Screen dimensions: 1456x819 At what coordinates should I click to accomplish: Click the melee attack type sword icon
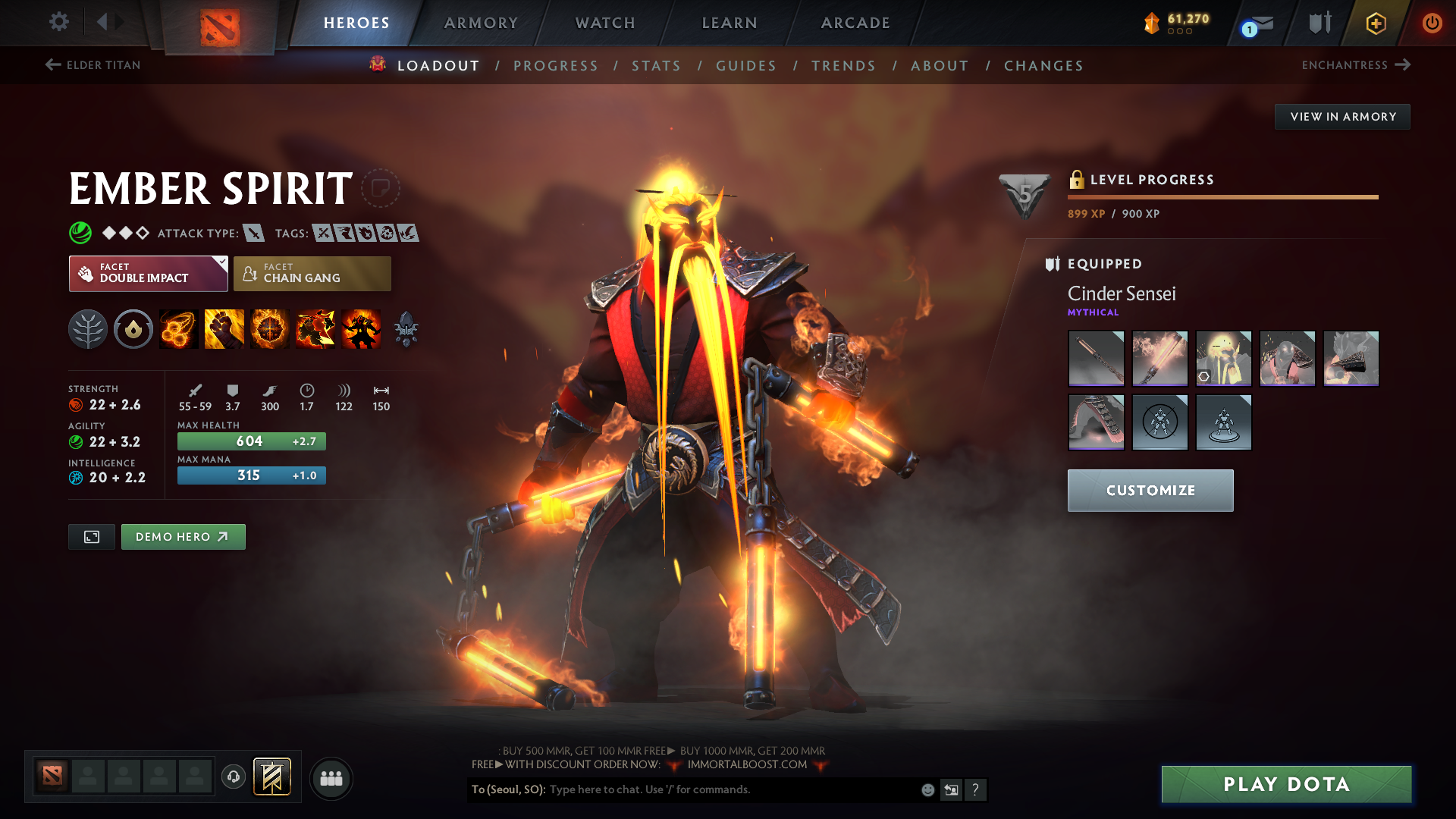[254, 233]
